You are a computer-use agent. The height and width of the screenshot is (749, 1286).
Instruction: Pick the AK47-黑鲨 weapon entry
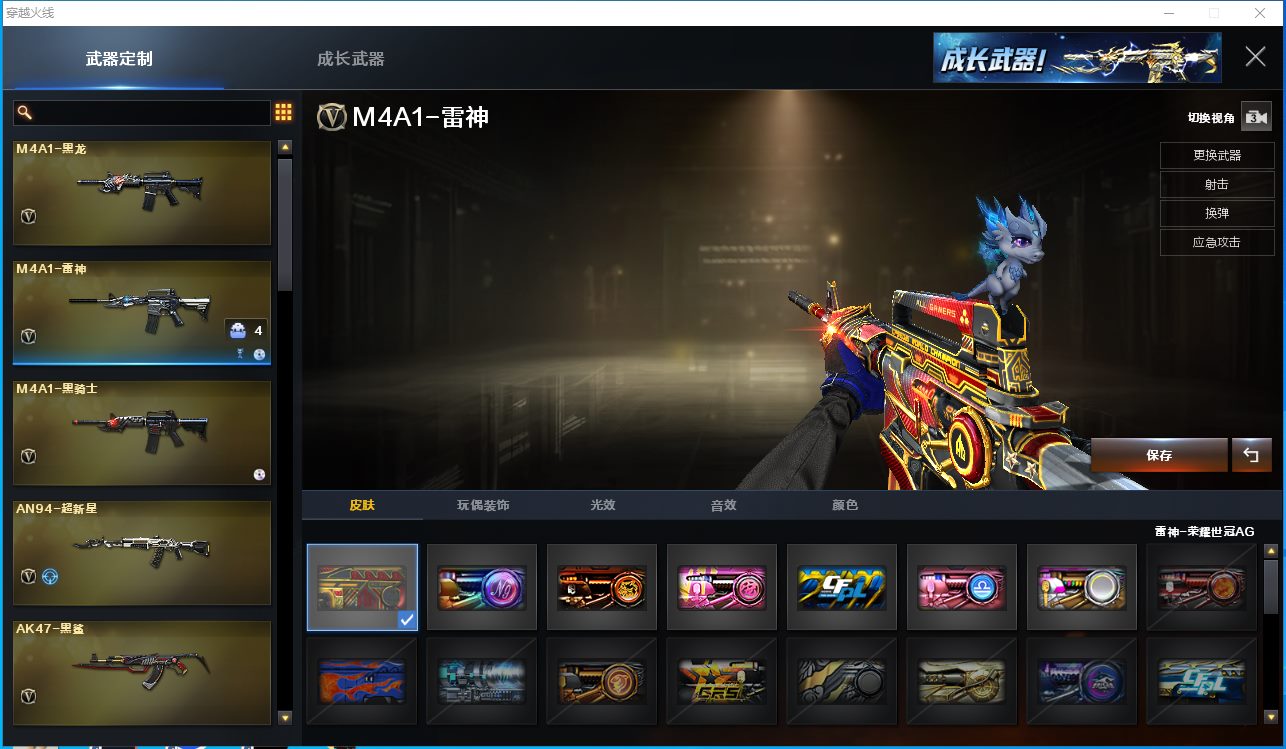click(x=142, y=672)
